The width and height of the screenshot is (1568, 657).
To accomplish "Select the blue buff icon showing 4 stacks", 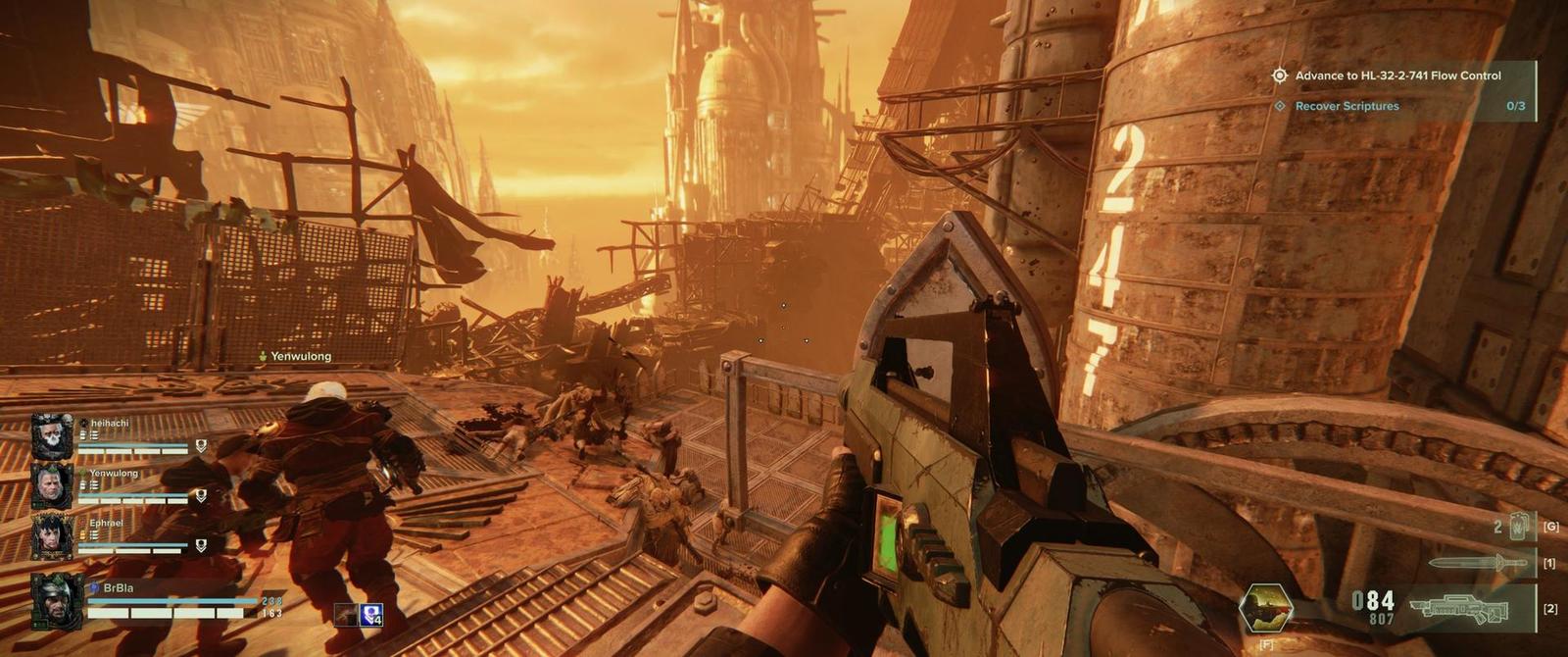I will tap(371, 615).
